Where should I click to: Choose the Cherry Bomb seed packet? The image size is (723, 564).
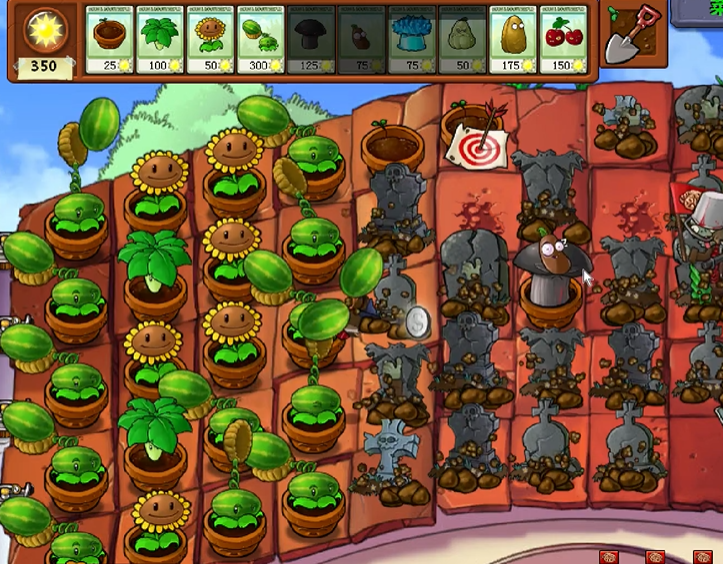[564, 41]
